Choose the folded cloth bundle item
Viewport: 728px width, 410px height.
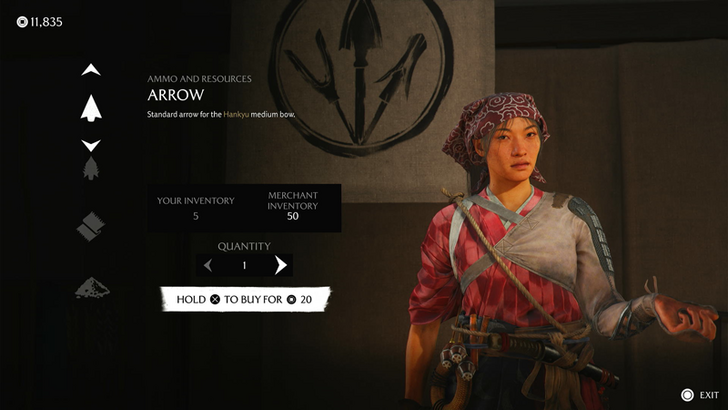pos(91,227)
